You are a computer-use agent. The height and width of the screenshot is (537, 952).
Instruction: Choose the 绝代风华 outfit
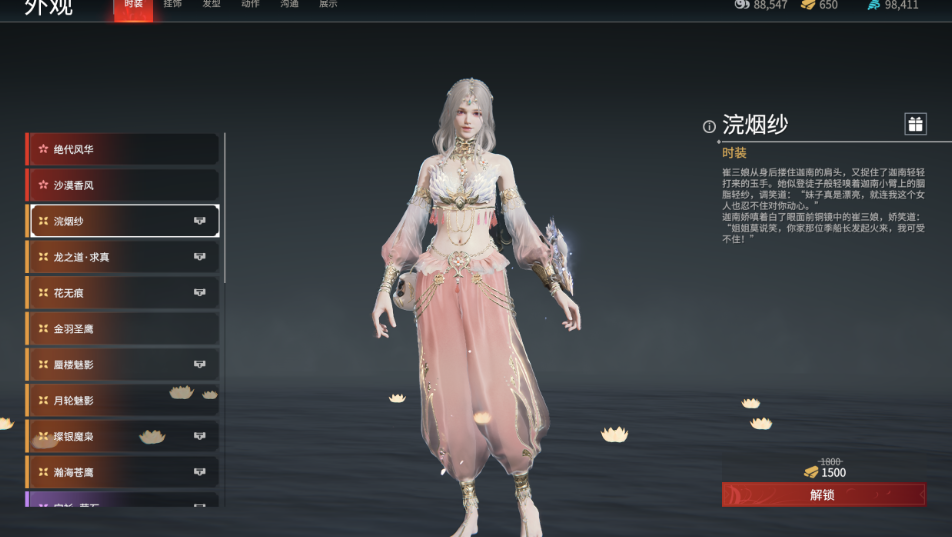point(122,149)
